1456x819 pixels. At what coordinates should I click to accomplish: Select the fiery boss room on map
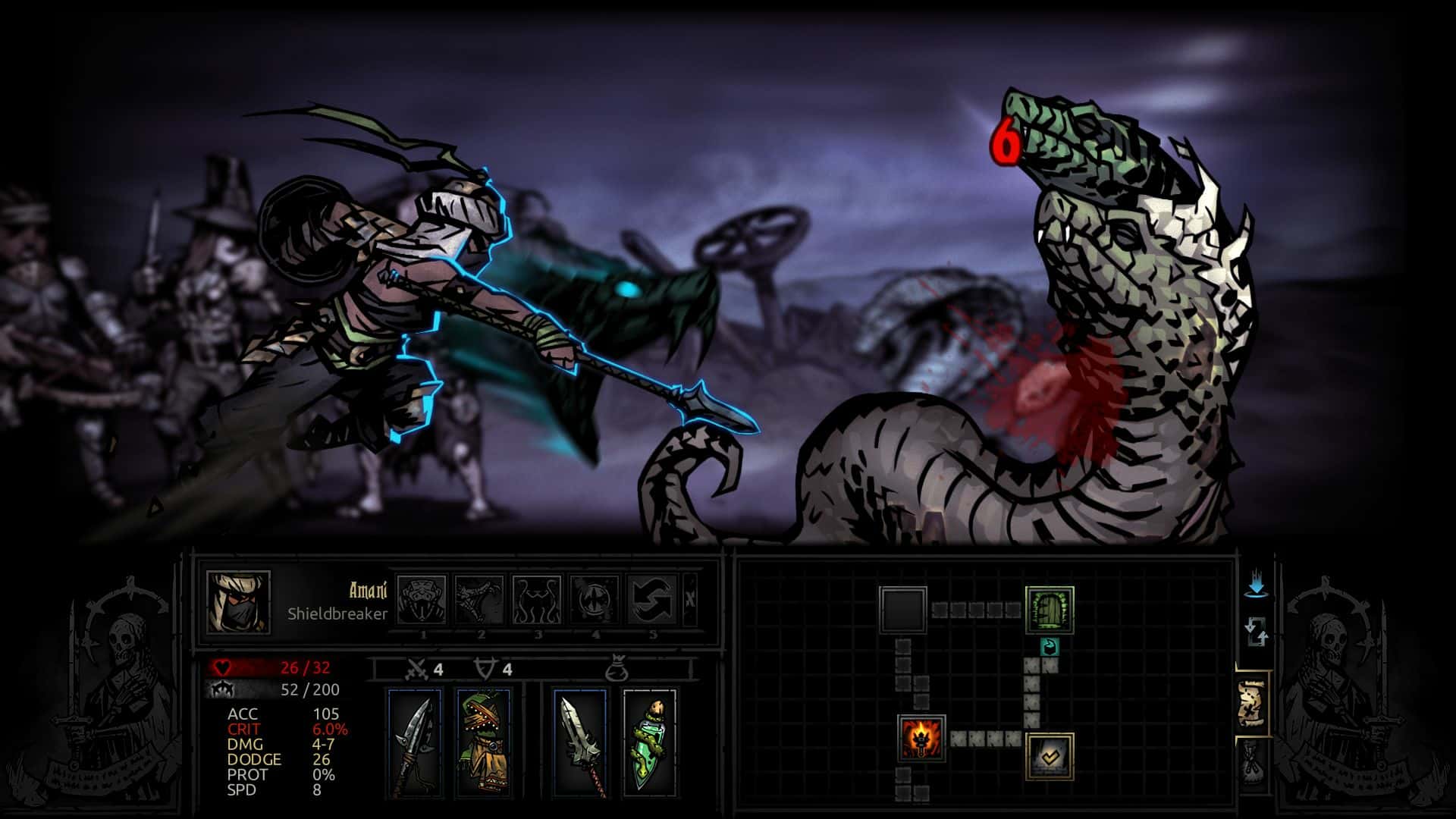pyautogui.click(x=921, y=737)
